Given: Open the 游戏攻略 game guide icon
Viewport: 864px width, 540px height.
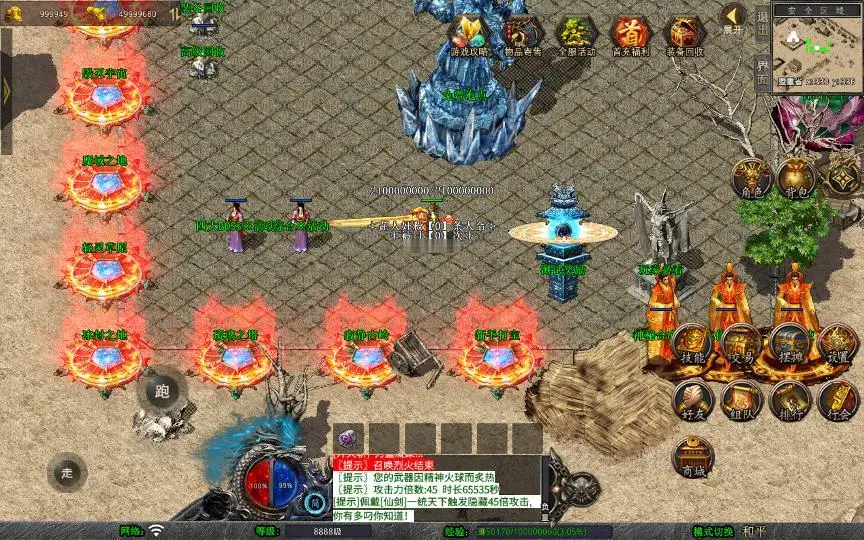Looking at the screenshot, I should tap(470, 35).
